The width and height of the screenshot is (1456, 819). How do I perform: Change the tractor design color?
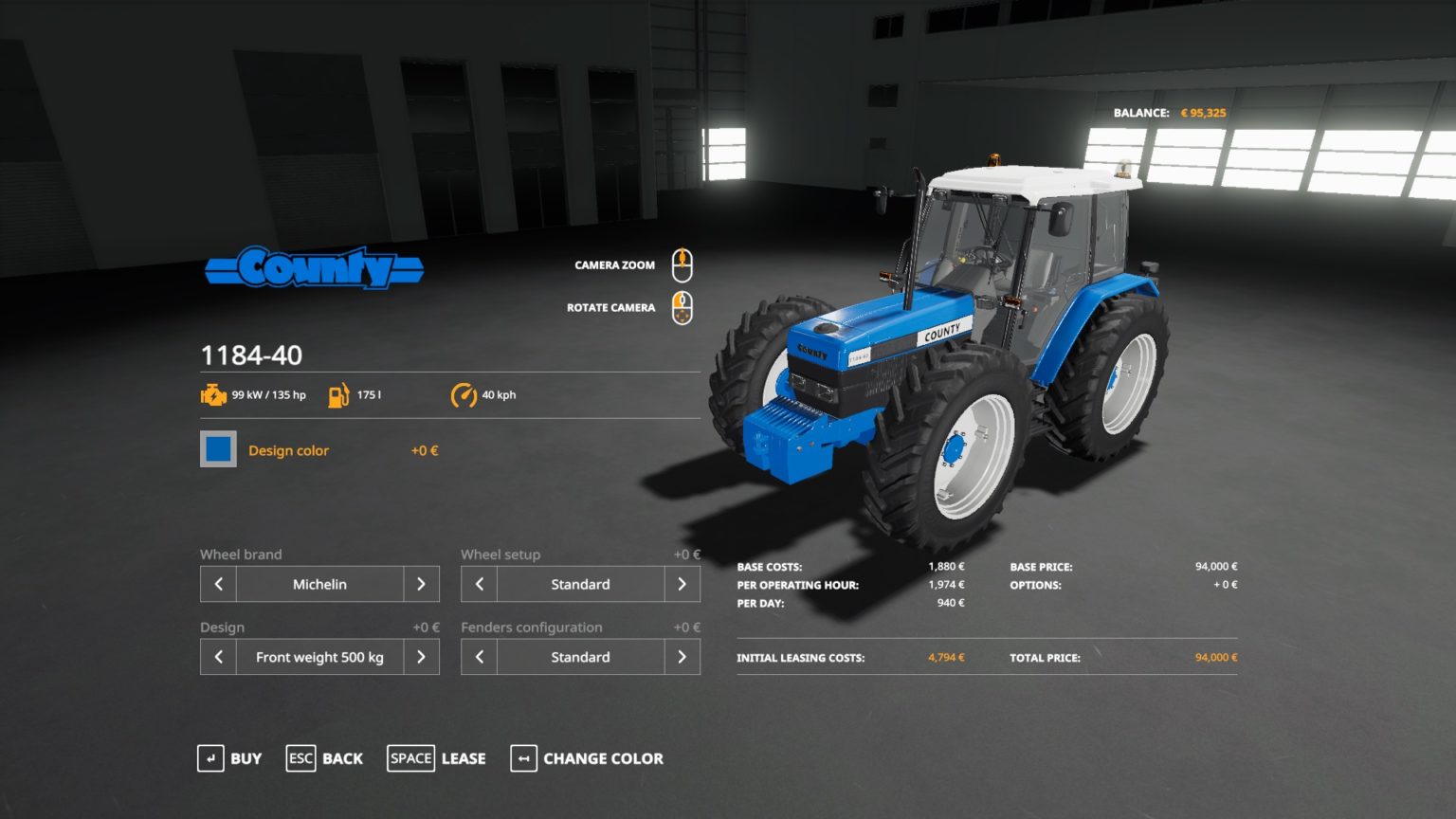coord(602,758)
